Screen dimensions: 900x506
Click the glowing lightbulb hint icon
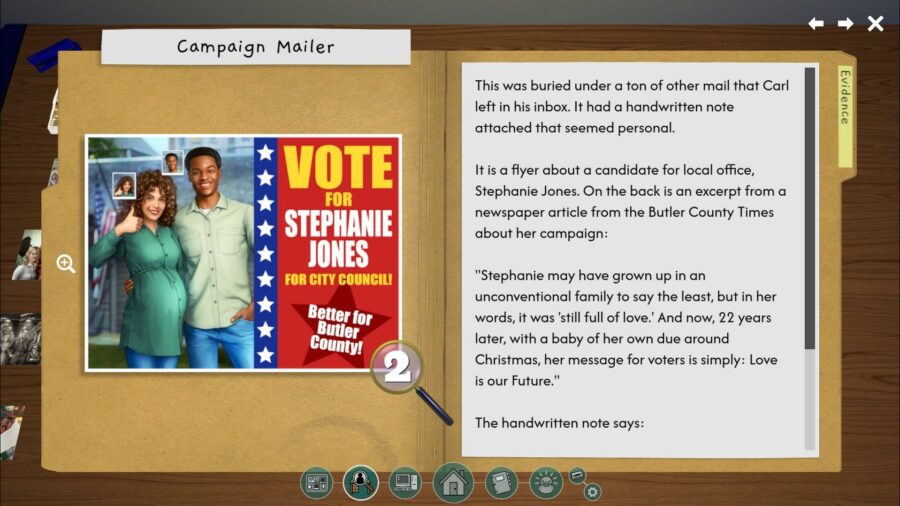pyautogui.click(x=546, y=483)
